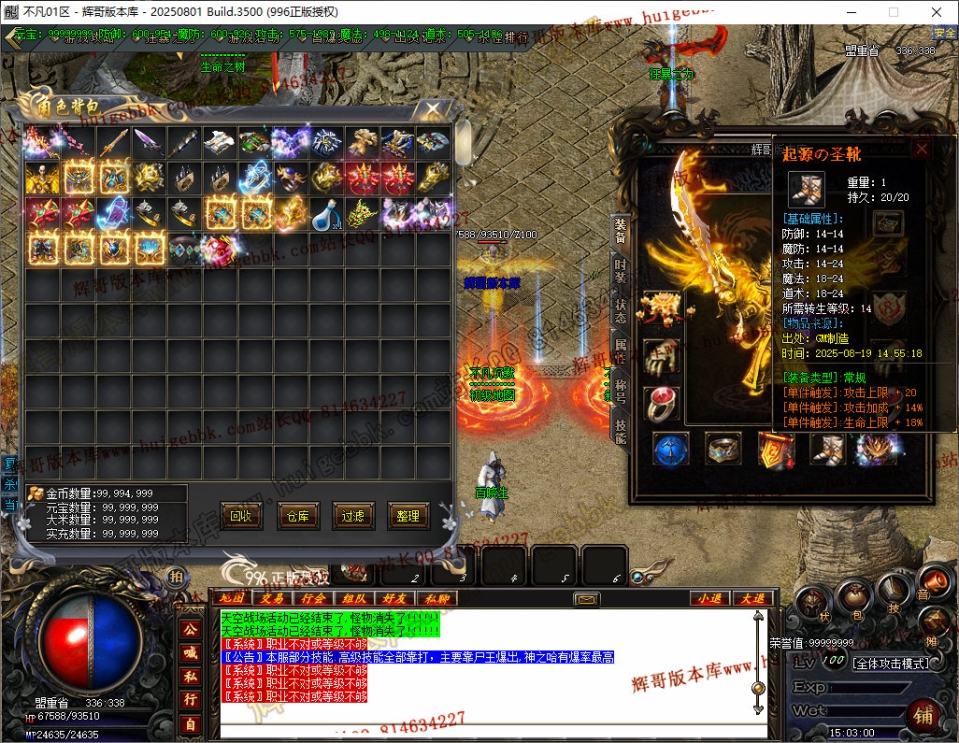Click the 回收 recycle button

240,516
